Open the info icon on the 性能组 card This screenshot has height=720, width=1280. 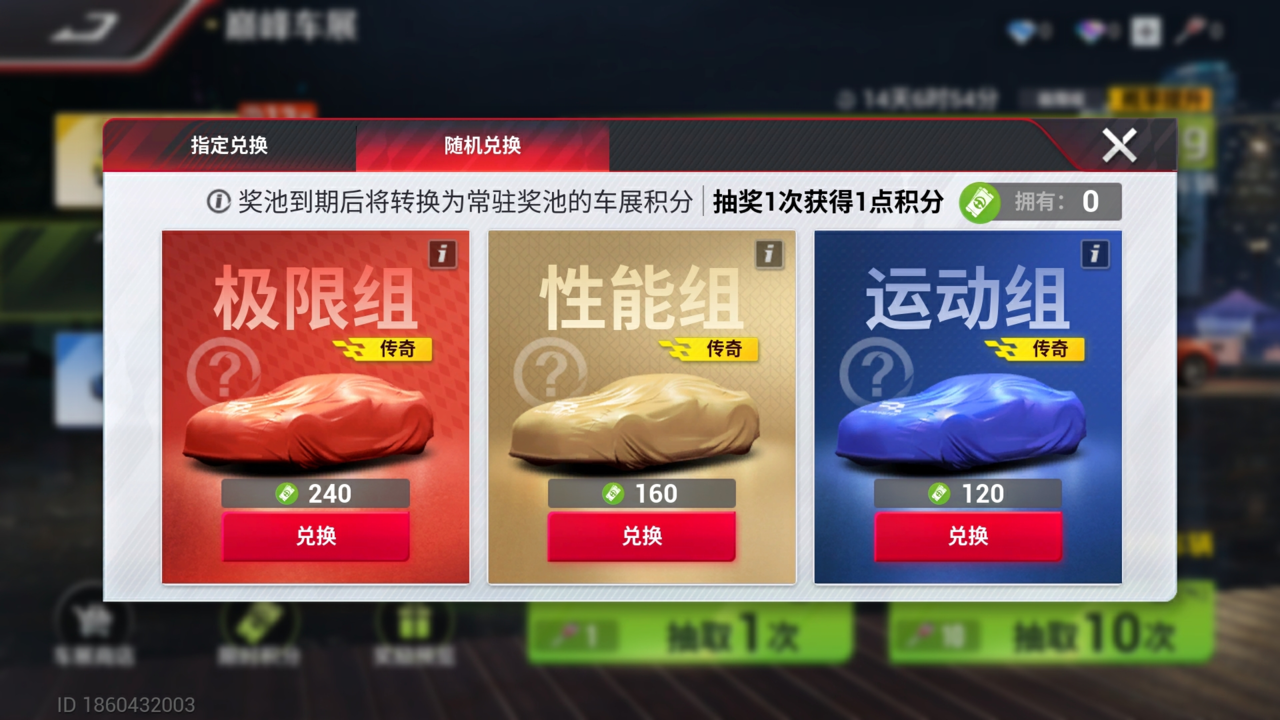tap(767, 256)
